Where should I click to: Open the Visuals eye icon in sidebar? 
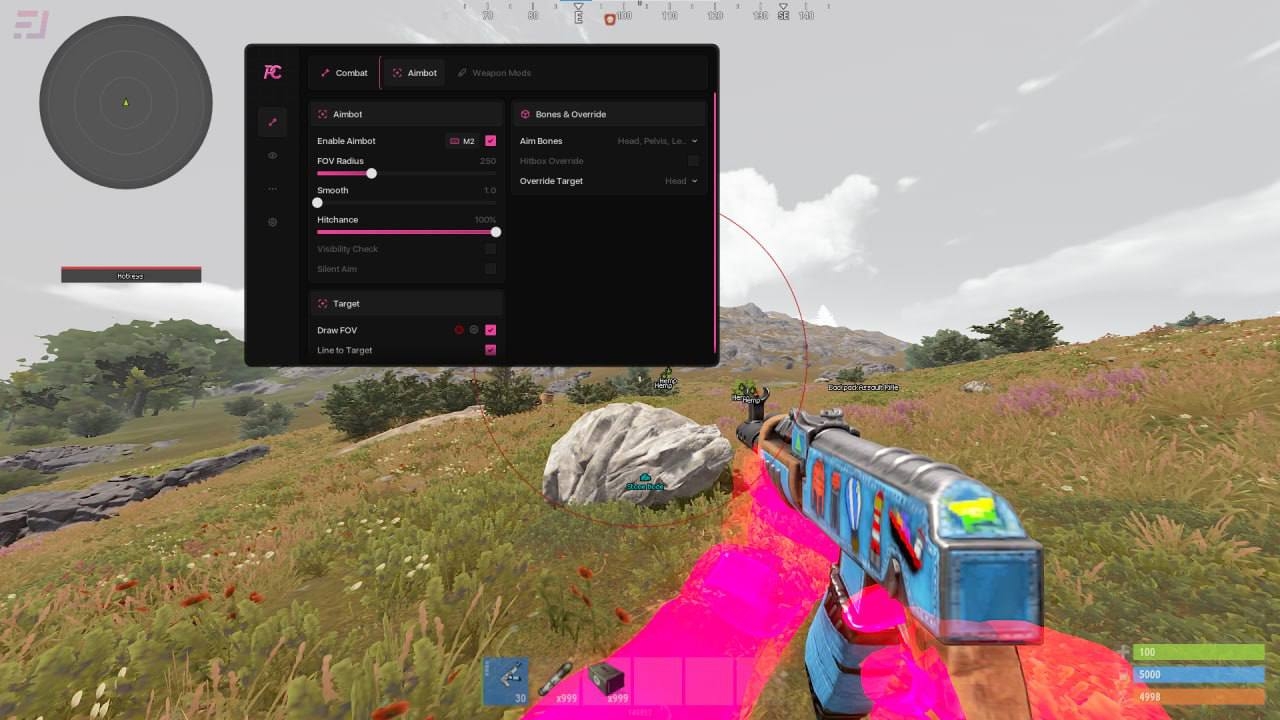[x=272, y=155]
